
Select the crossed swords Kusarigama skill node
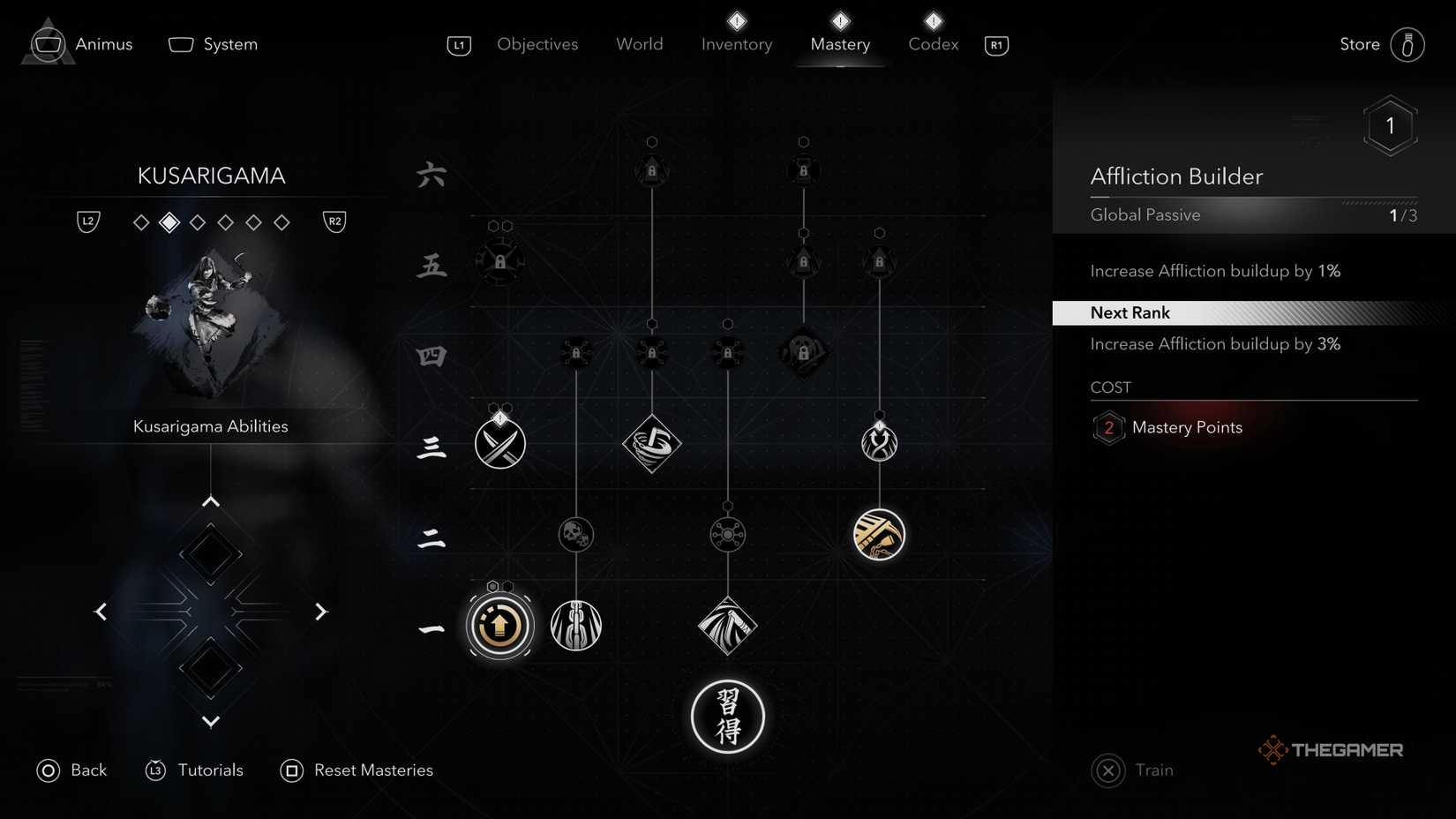click(499, 443)
